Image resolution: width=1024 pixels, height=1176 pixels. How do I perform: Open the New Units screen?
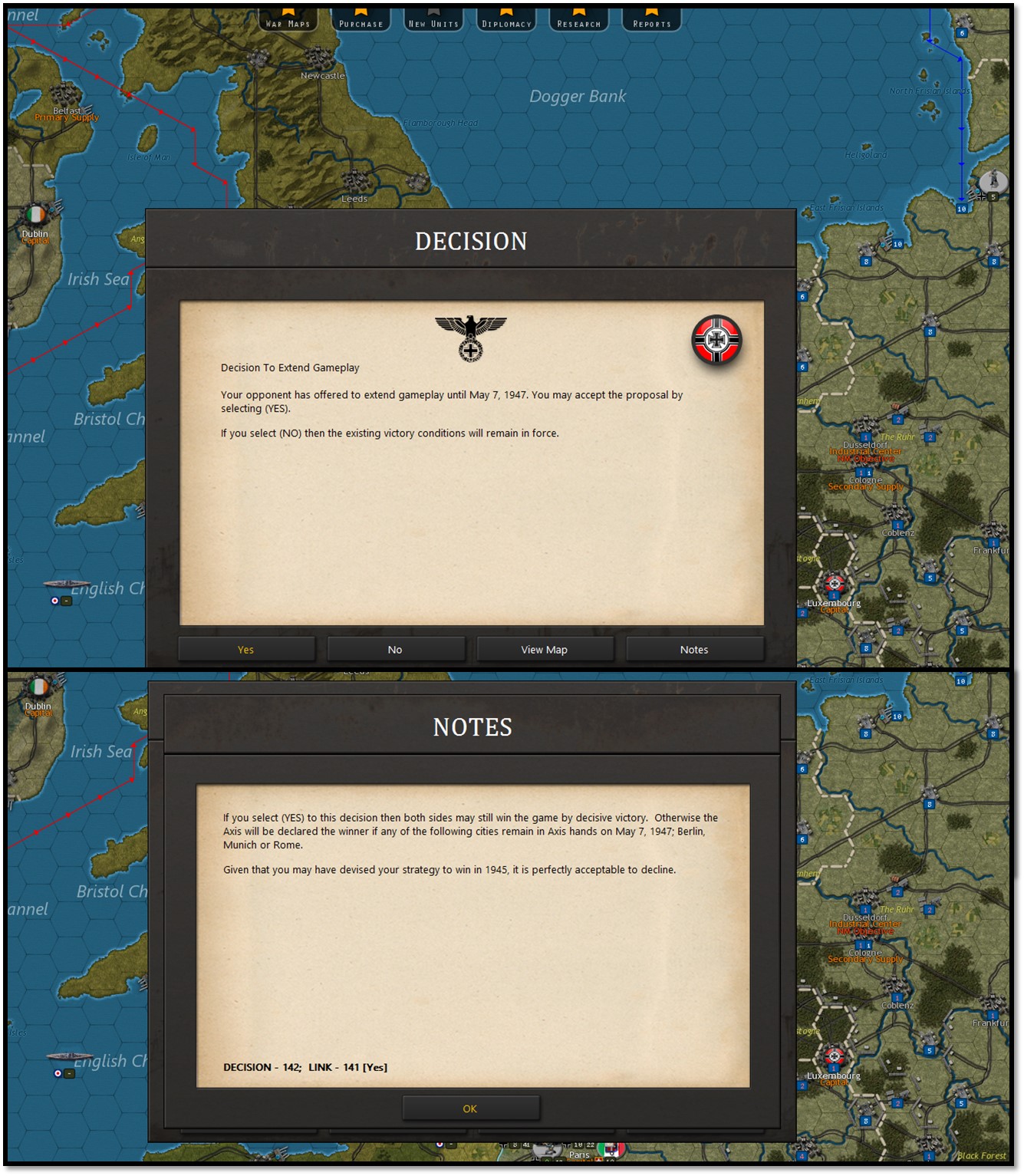(434, 22)
